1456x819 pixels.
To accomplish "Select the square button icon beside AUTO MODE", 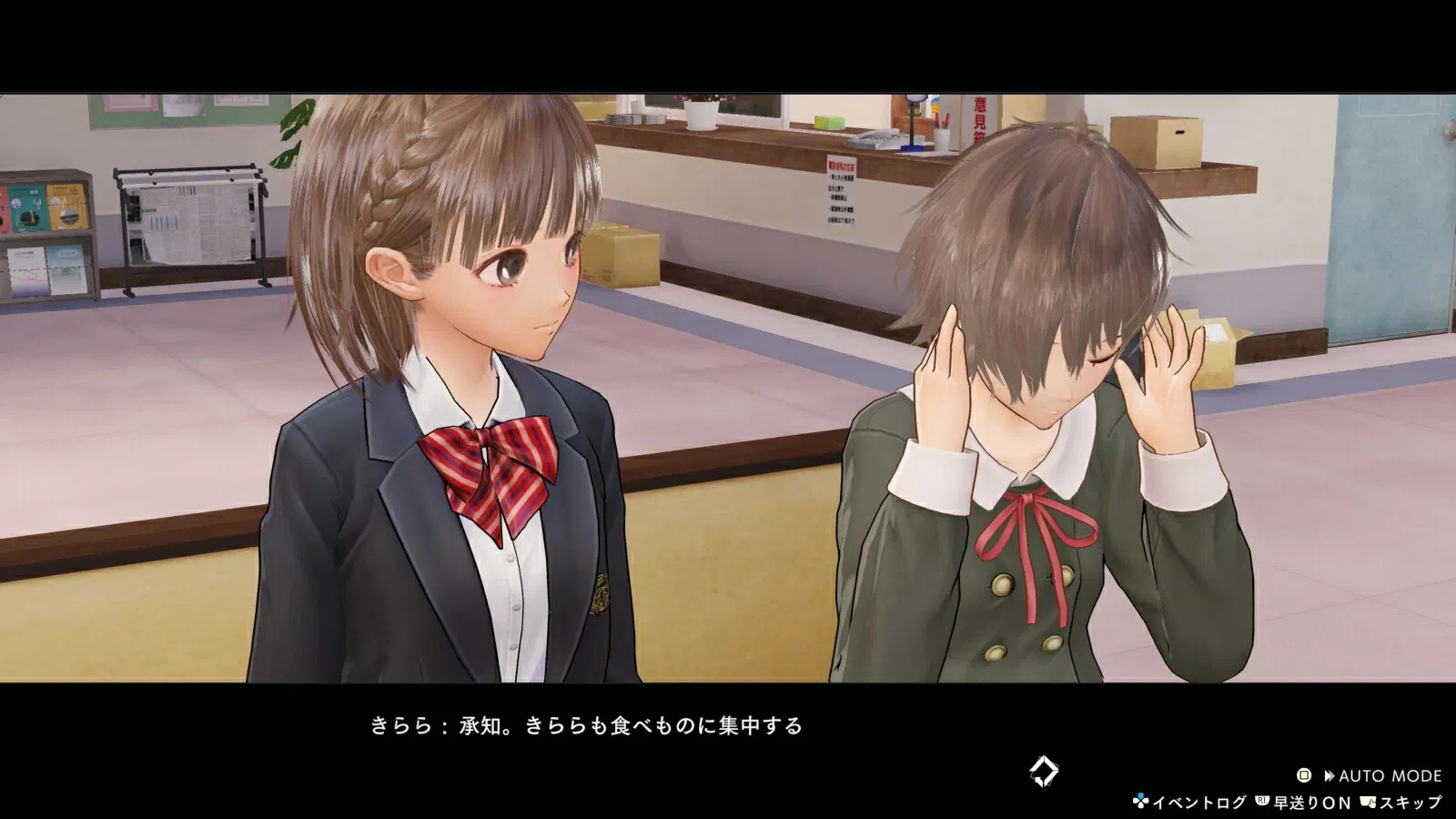I will pos(1304,774).
